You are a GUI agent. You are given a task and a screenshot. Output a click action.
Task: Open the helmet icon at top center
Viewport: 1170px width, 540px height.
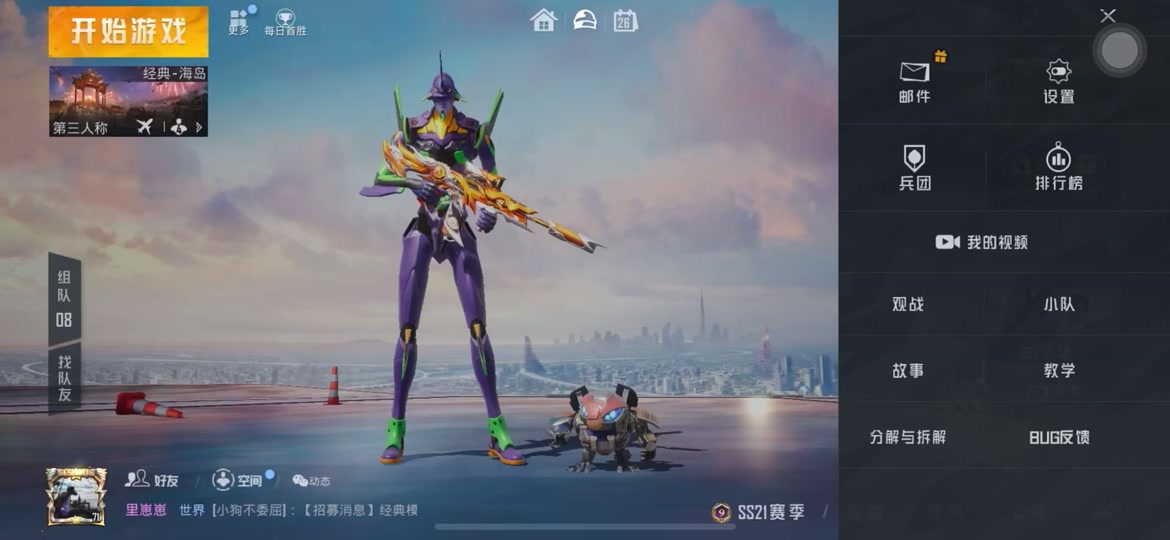[x=585, y=20]
